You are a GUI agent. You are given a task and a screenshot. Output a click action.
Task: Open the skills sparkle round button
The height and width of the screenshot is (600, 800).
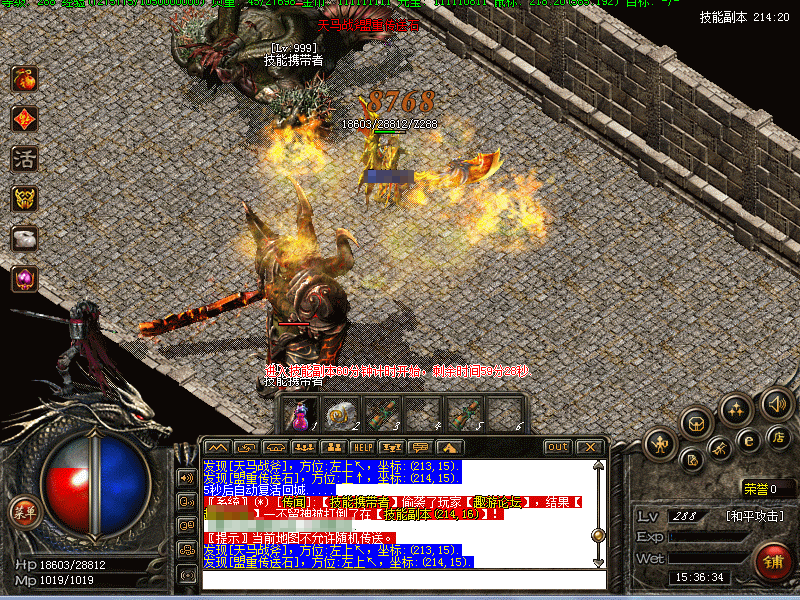(736, 409)
